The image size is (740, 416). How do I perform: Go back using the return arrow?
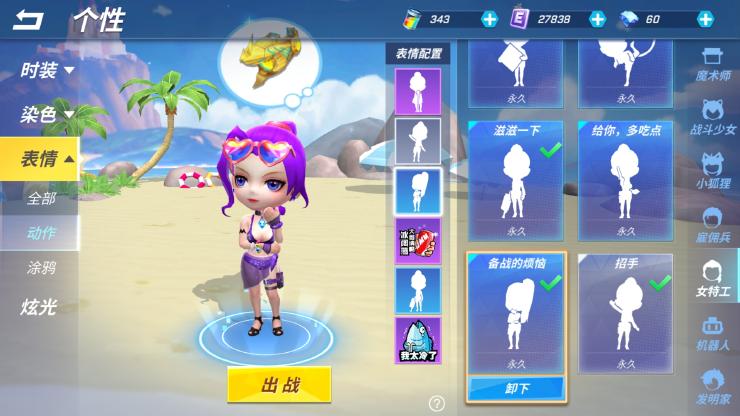[28, 20]
